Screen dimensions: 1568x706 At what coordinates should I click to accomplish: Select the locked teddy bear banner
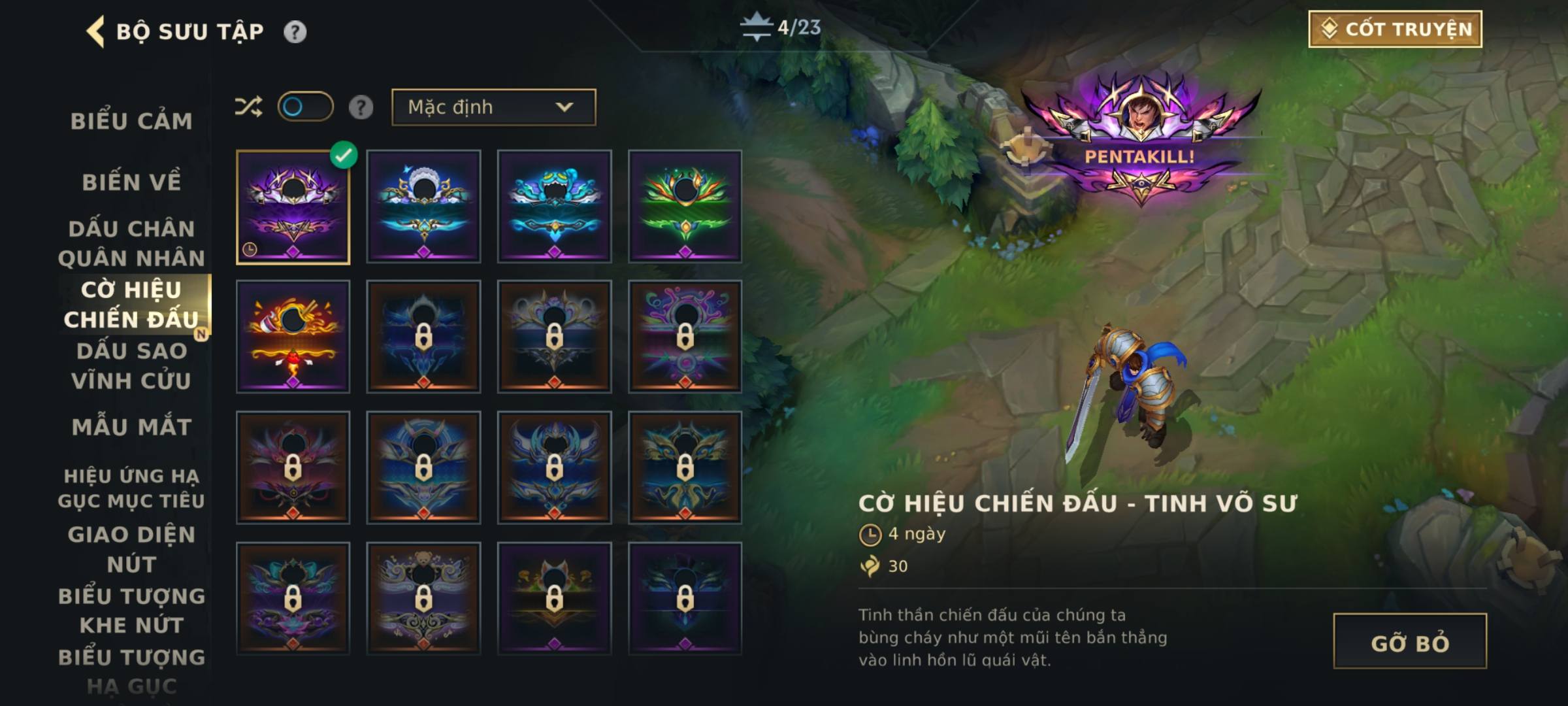pyautogui.click(x=423, y=598)
